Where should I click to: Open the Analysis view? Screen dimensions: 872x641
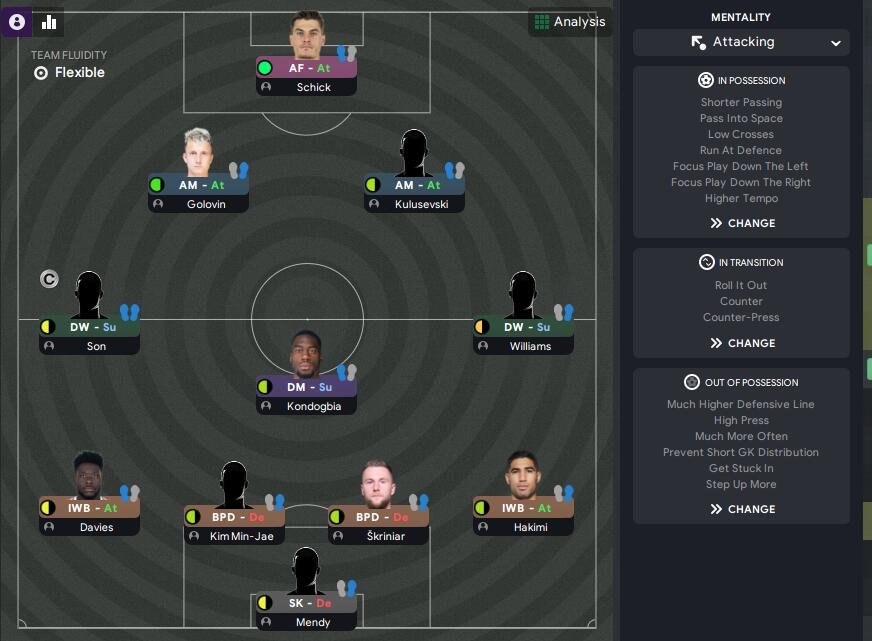click(569, 22)
